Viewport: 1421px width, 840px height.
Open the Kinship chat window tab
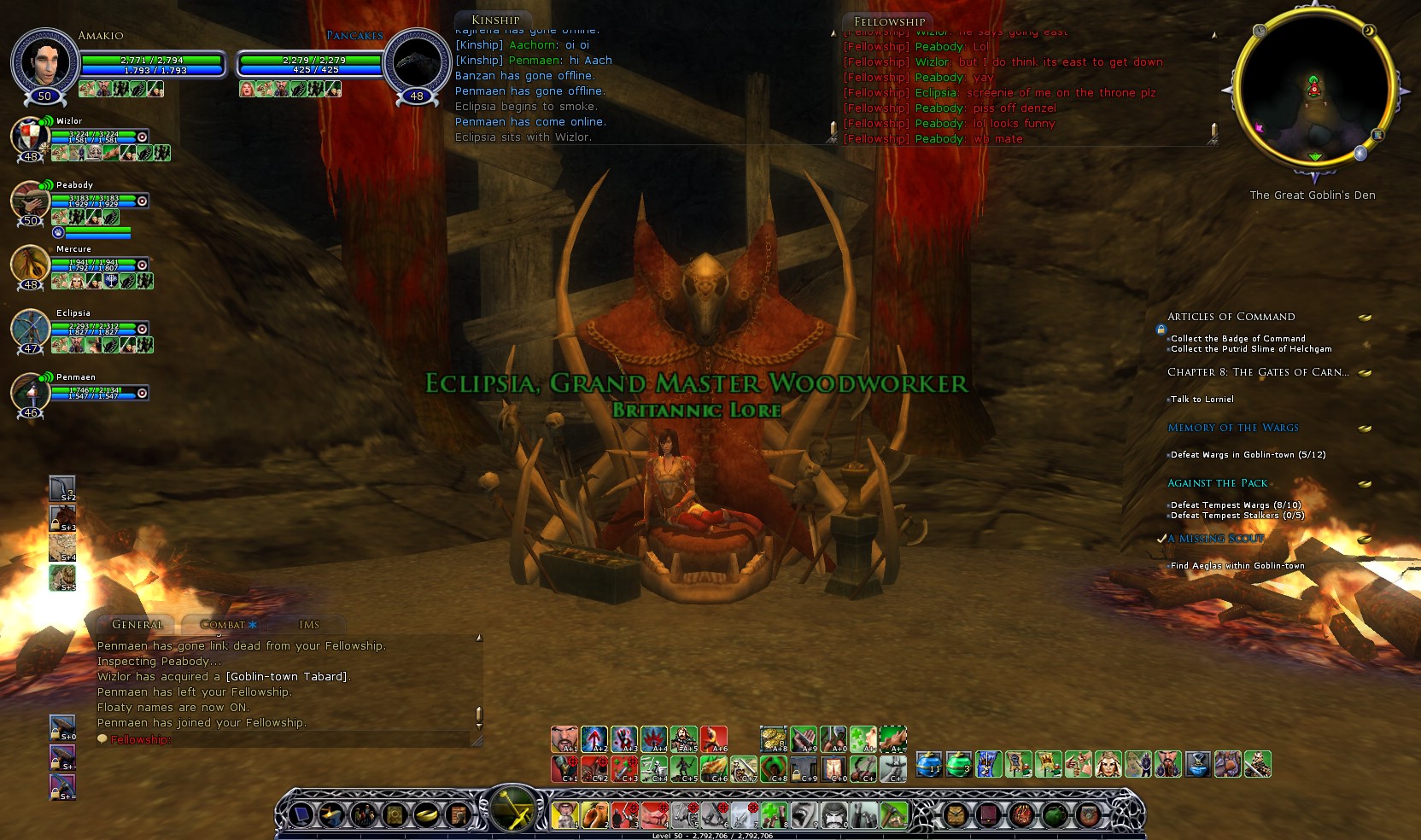[495, 20]
